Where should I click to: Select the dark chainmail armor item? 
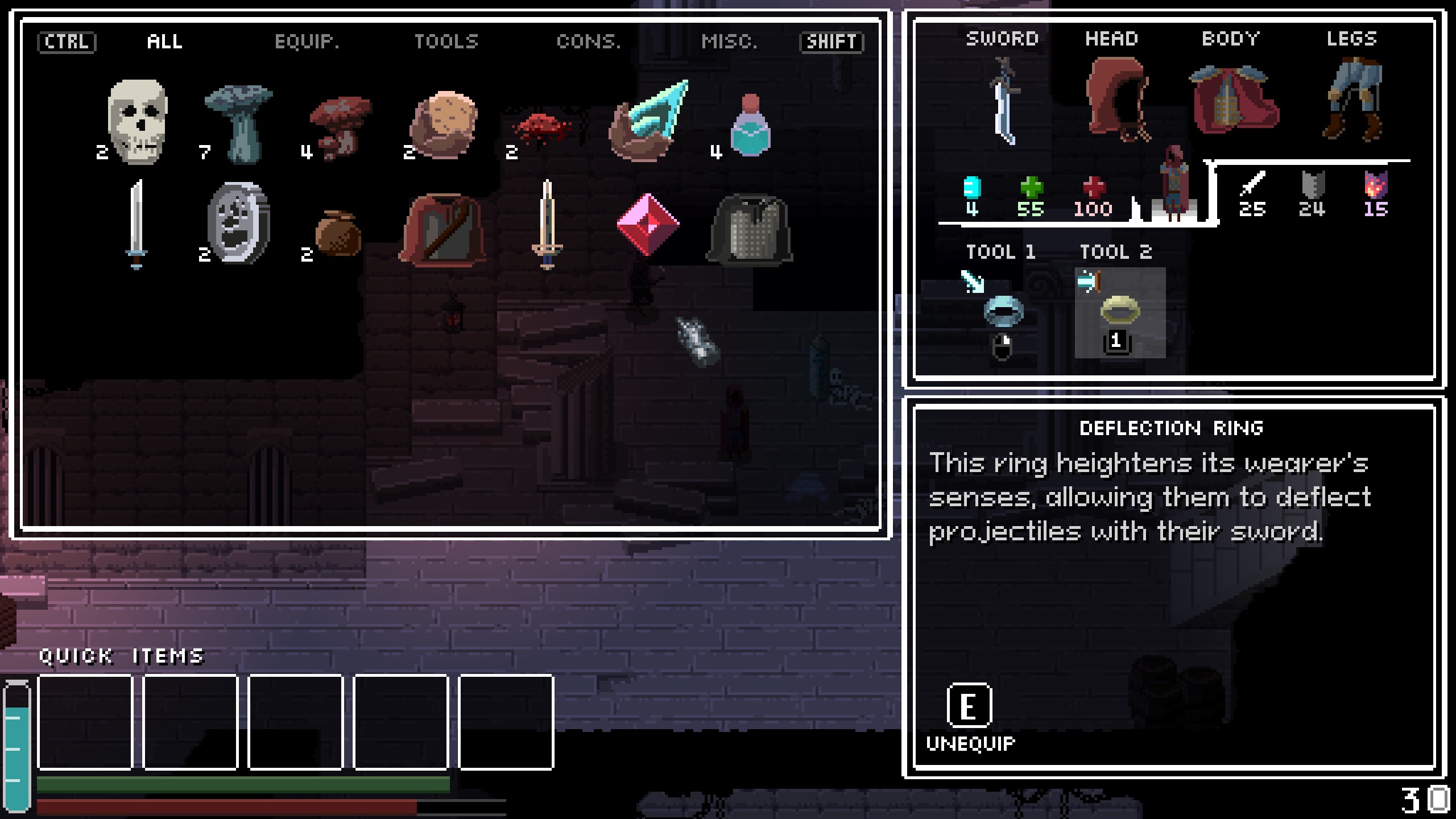click(x=750, y=229)
